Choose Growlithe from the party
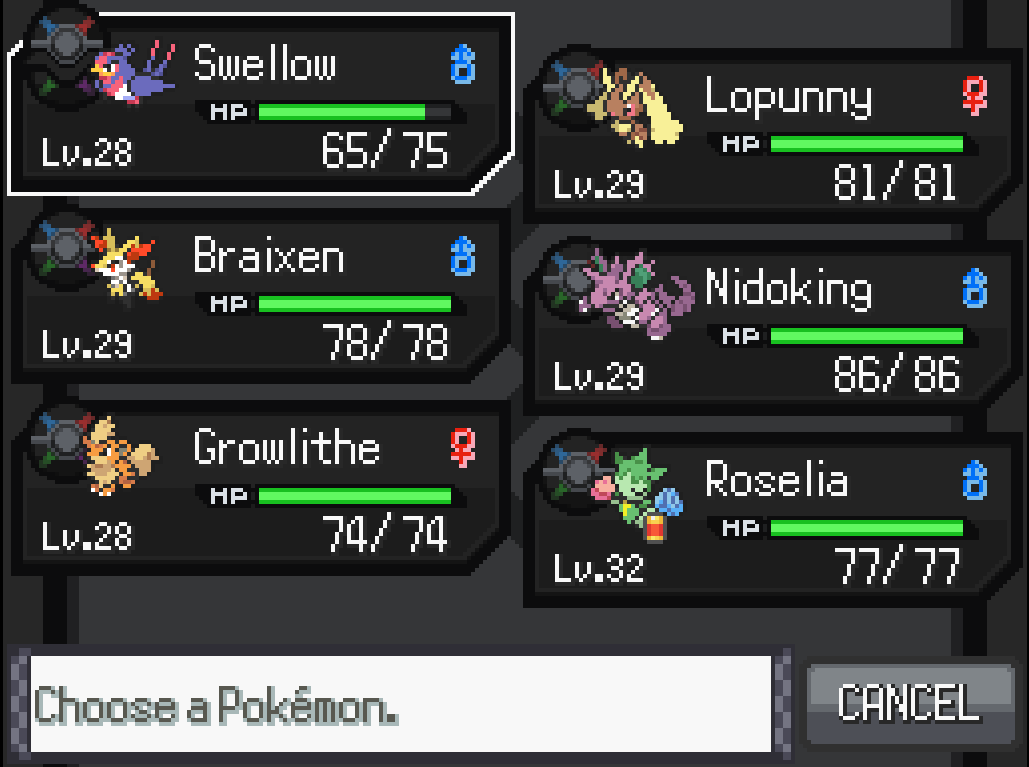This screenshot has height=767, width=1029. 260,490
